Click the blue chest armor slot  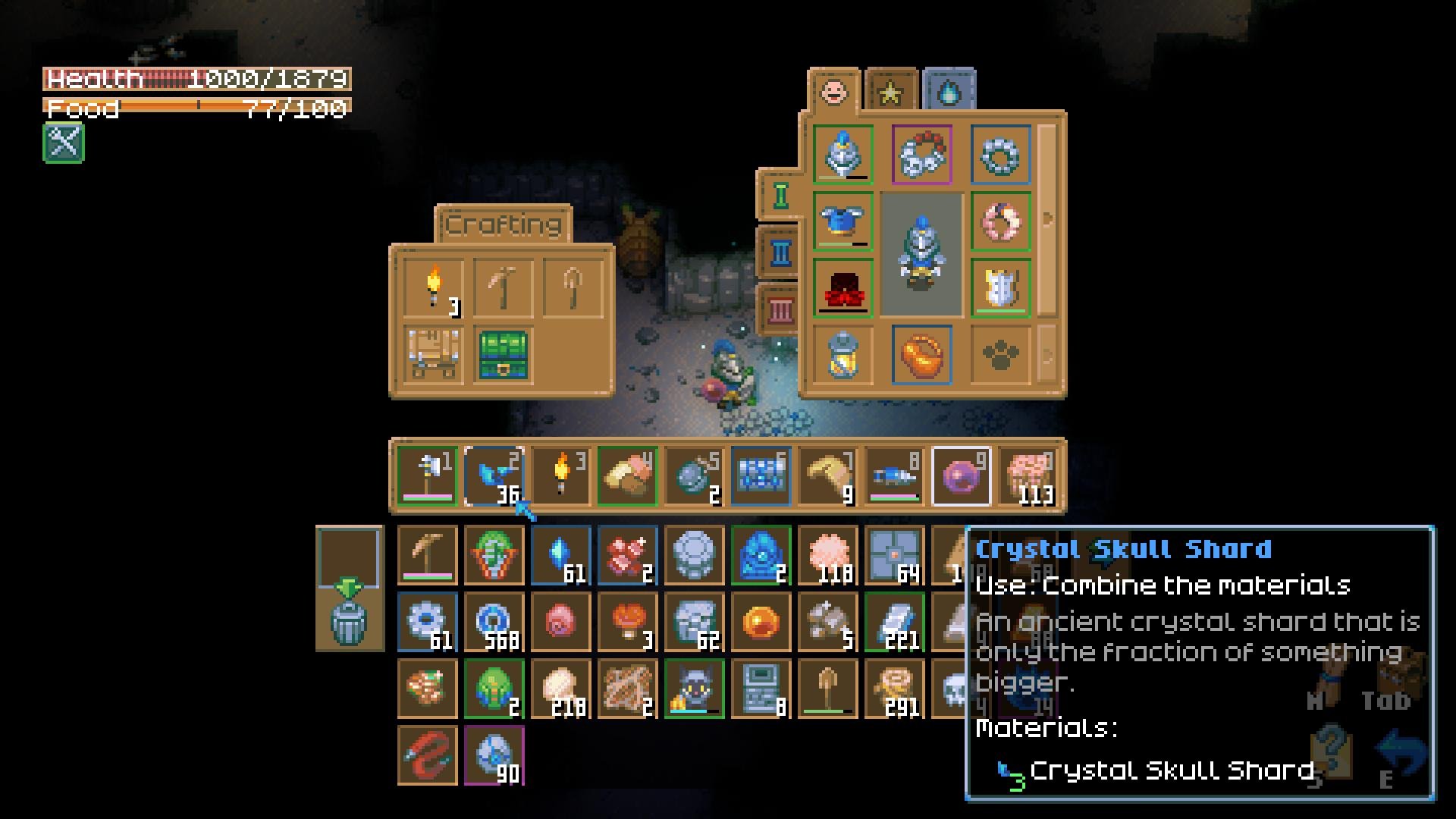[x=843, y=221]
